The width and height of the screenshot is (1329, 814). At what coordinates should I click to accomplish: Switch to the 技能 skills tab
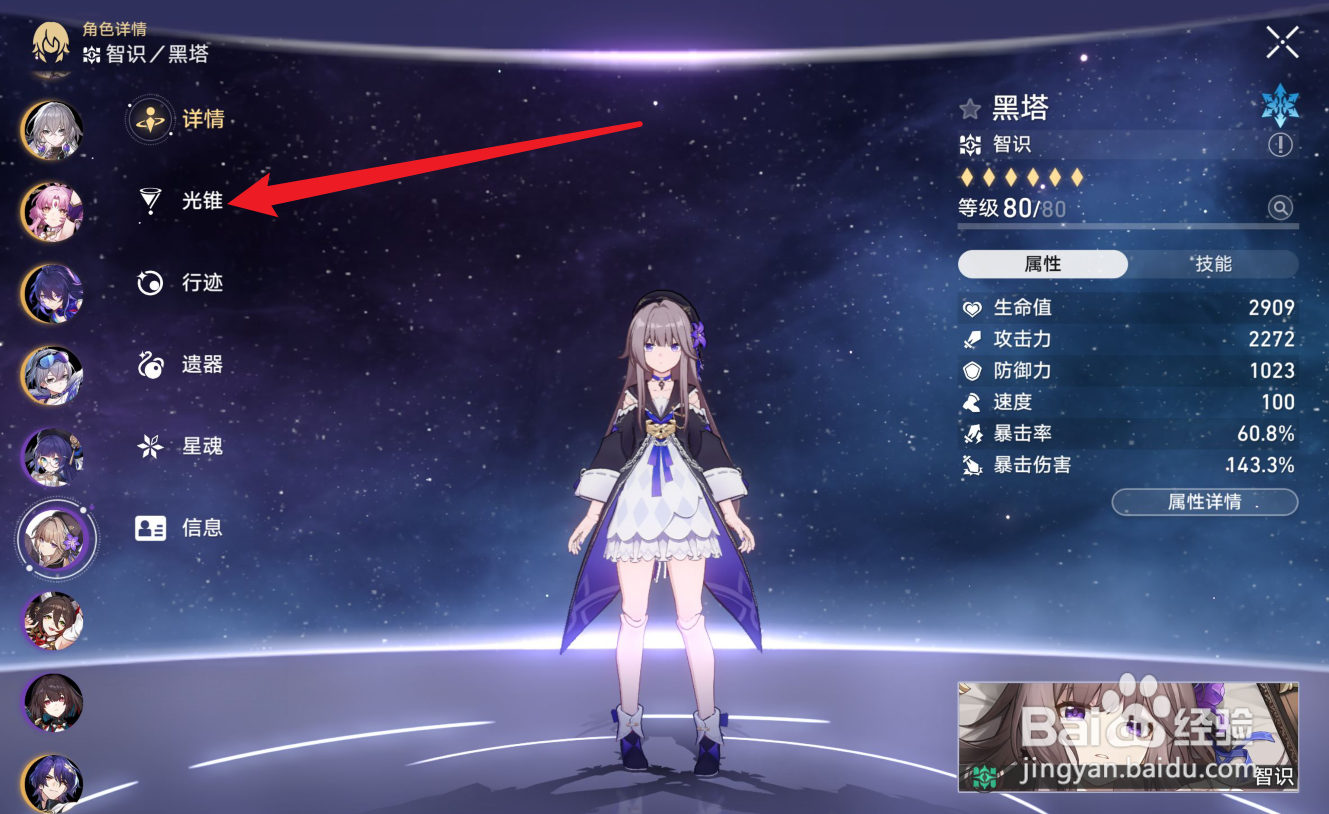click(1213, 264)
